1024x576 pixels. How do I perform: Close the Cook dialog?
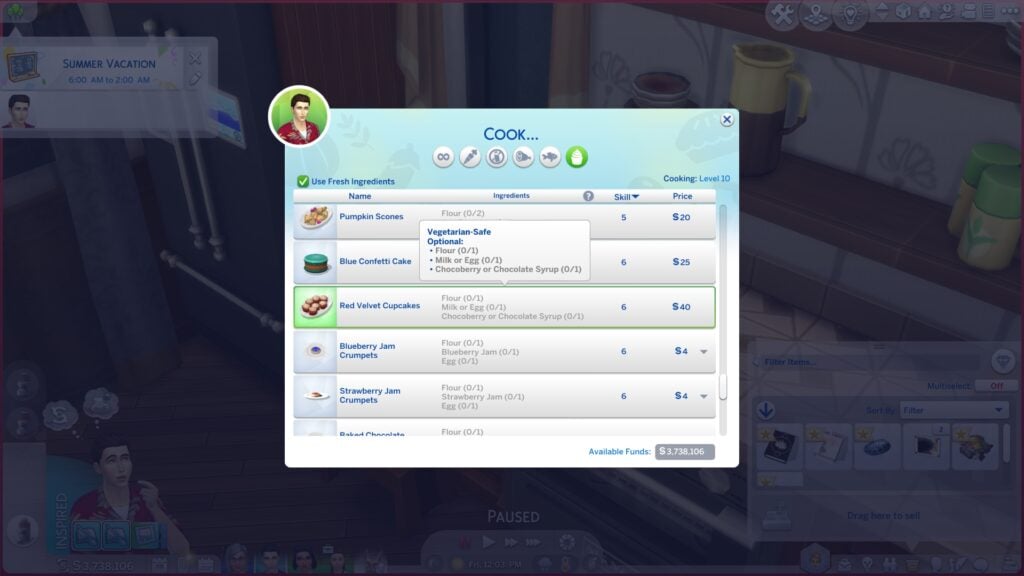click(727, 120)
